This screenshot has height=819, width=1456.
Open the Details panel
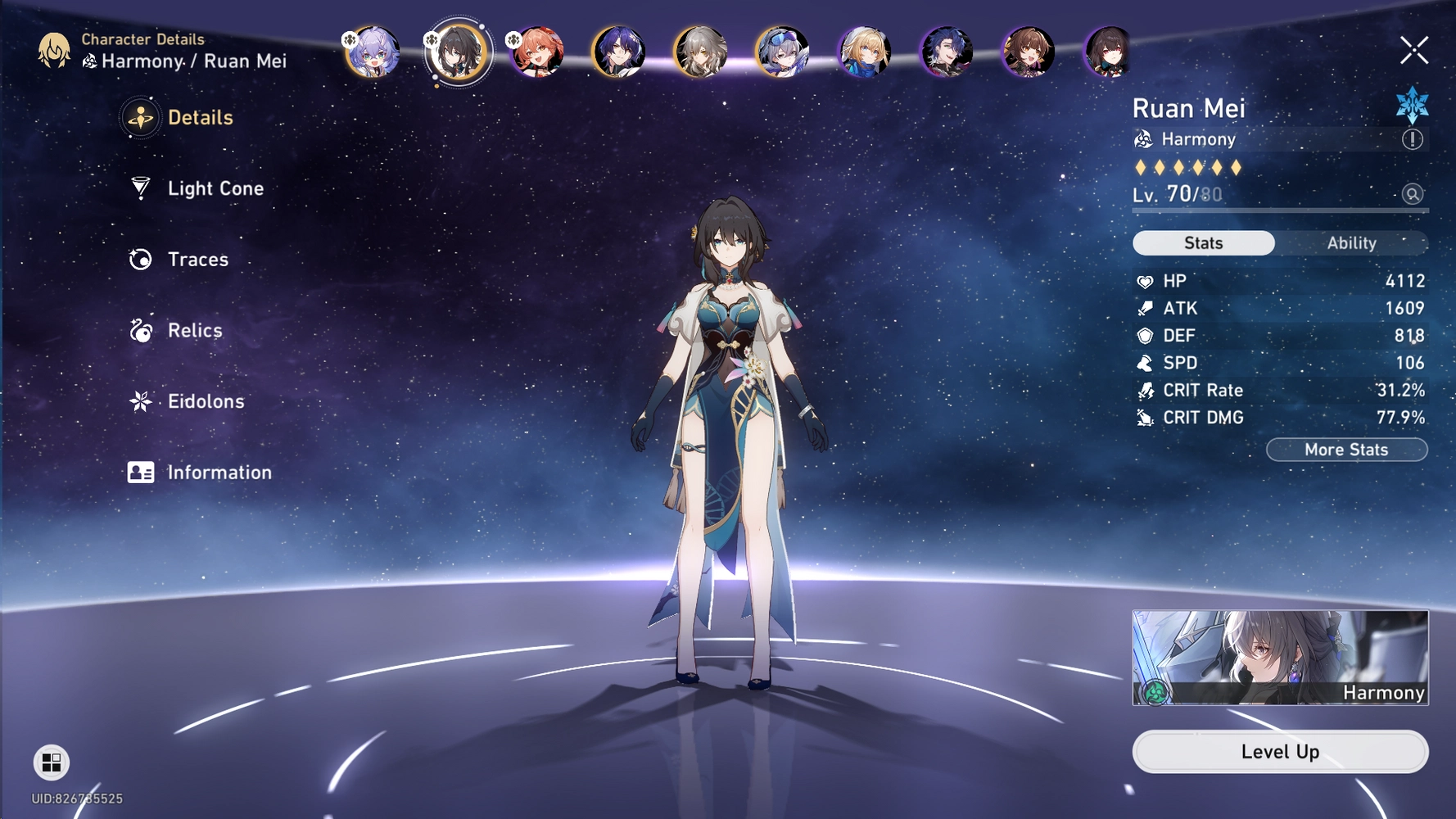point(200,117)
